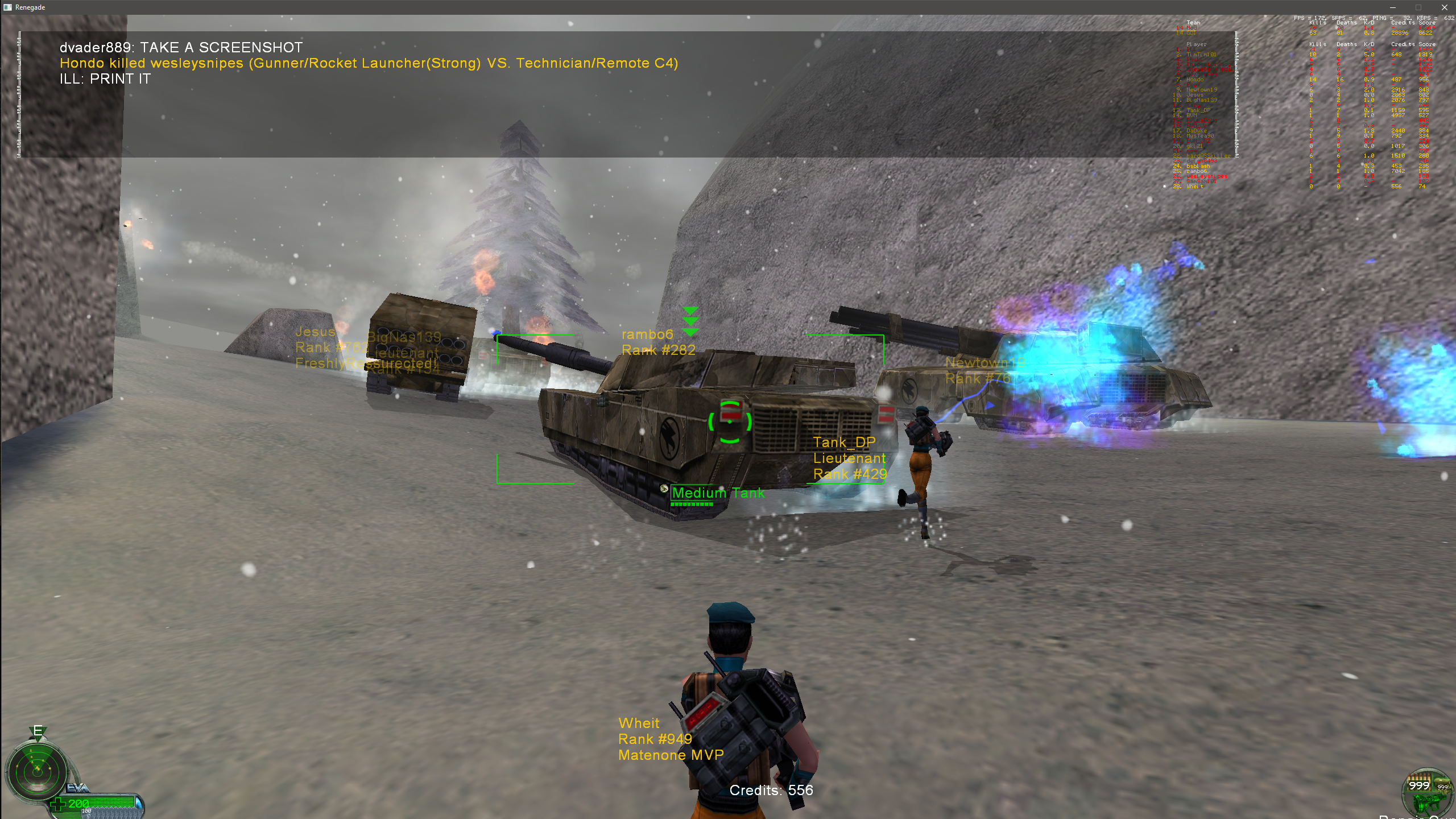
Task: Minimize the Renegade window
Action: pyautogui.click(x=1393, y=7)
